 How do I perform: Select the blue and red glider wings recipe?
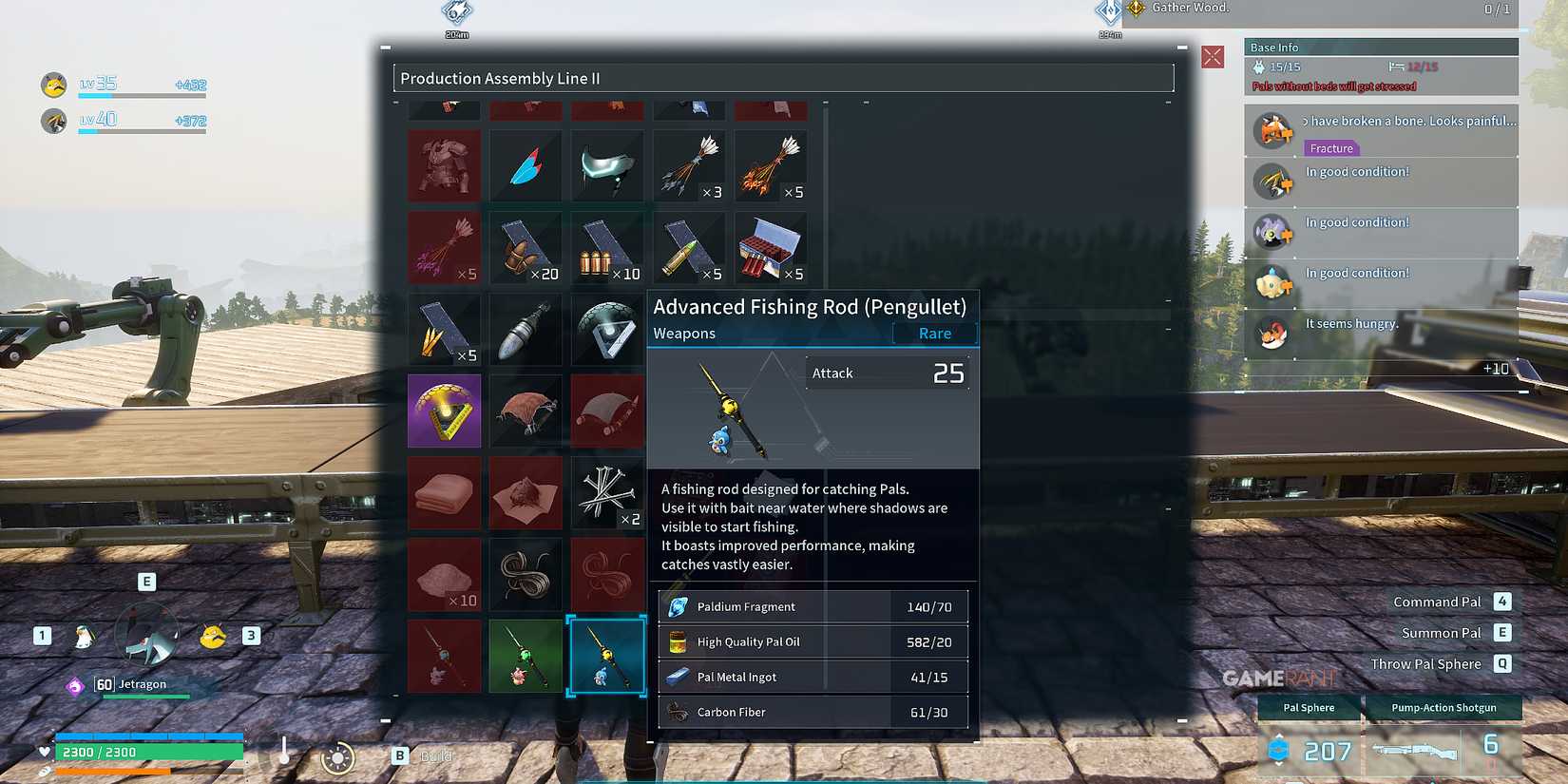(x=526, y=166)
